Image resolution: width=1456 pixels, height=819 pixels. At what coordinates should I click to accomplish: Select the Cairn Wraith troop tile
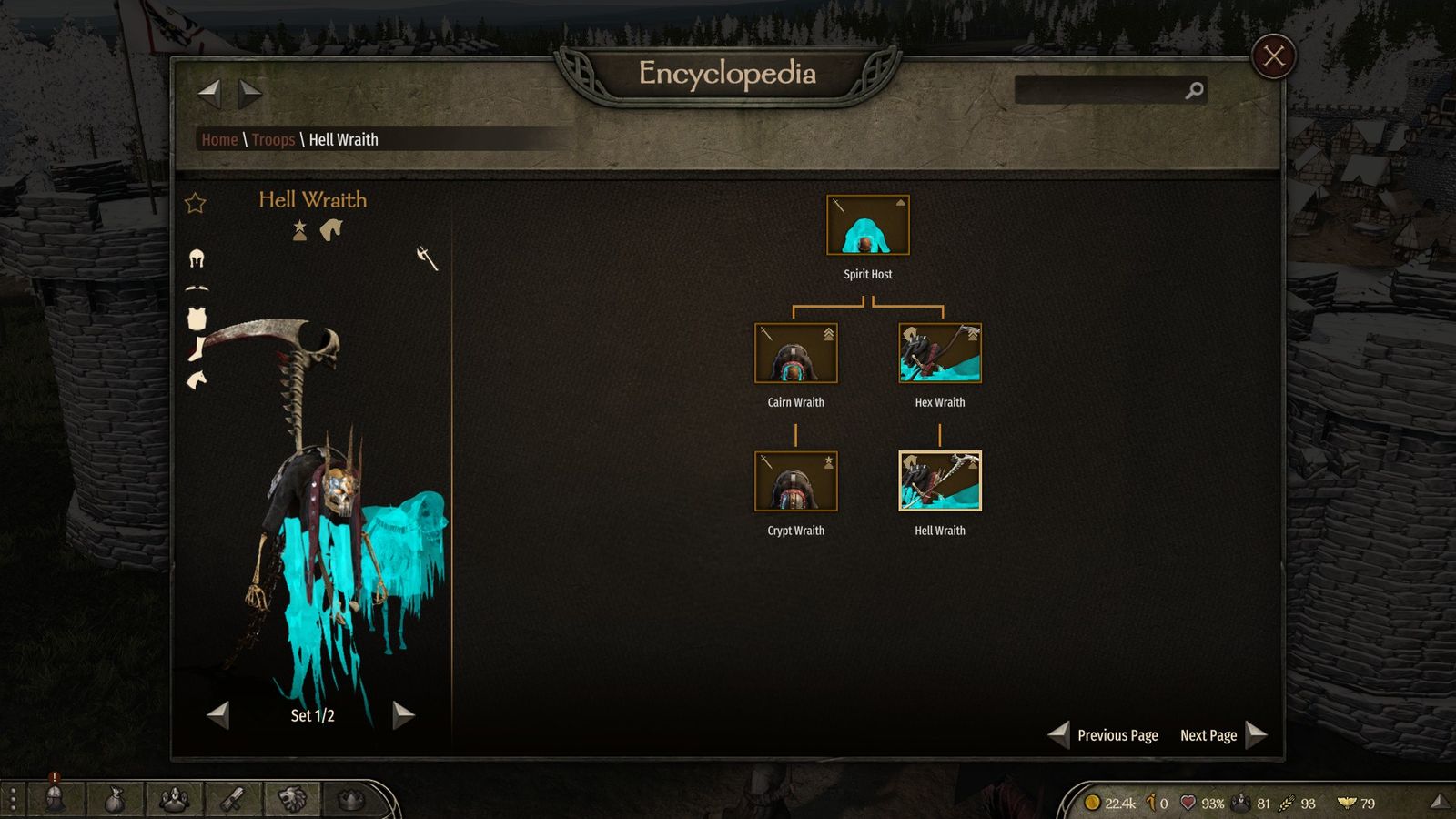[795, 353]
